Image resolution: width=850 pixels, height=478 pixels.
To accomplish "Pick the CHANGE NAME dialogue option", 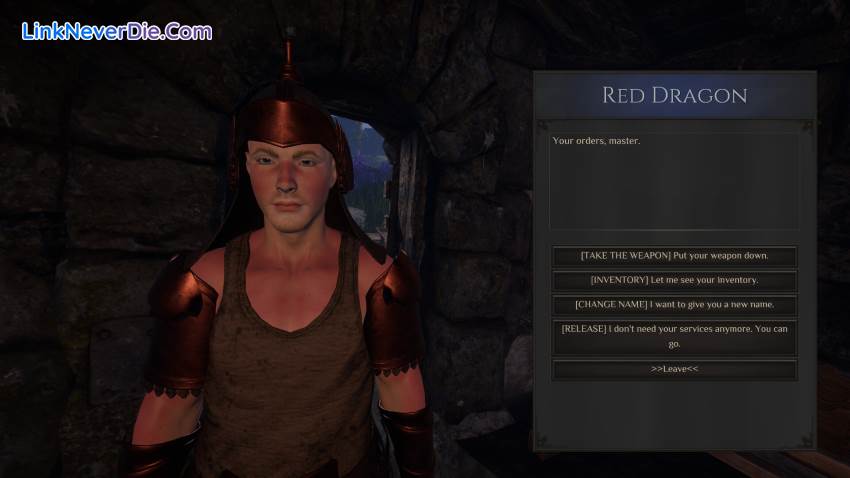I will [674, 304].
